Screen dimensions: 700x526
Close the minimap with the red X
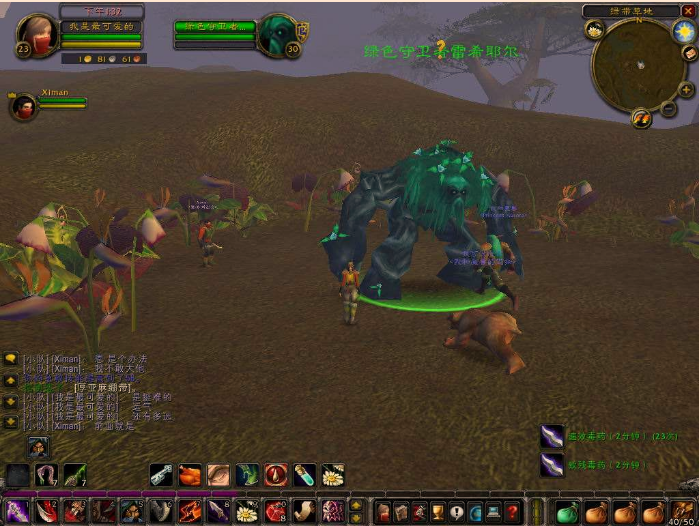point(688,11)
